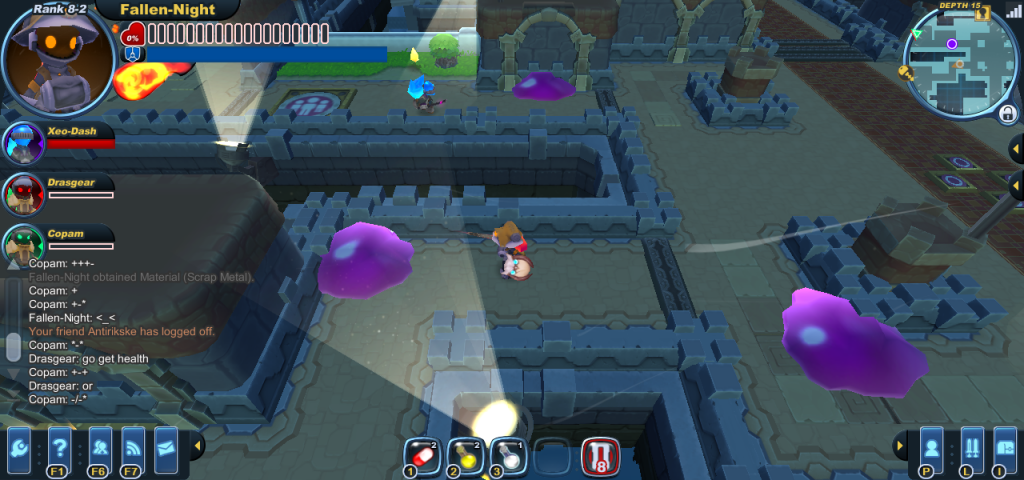
Task: Open the friends social panel
Action: tap(100, 445)
